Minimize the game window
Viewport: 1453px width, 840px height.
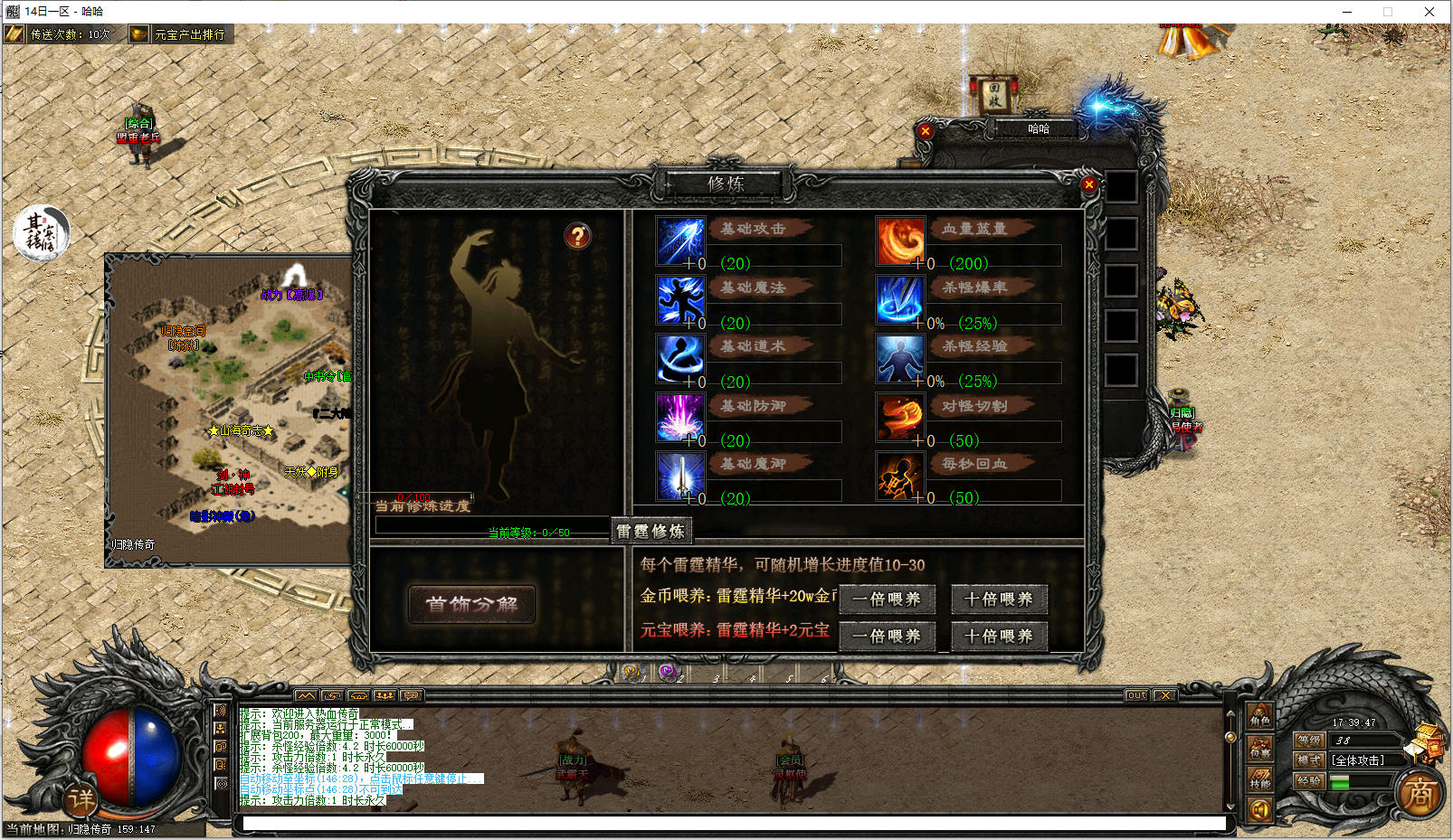point(1347,12)
